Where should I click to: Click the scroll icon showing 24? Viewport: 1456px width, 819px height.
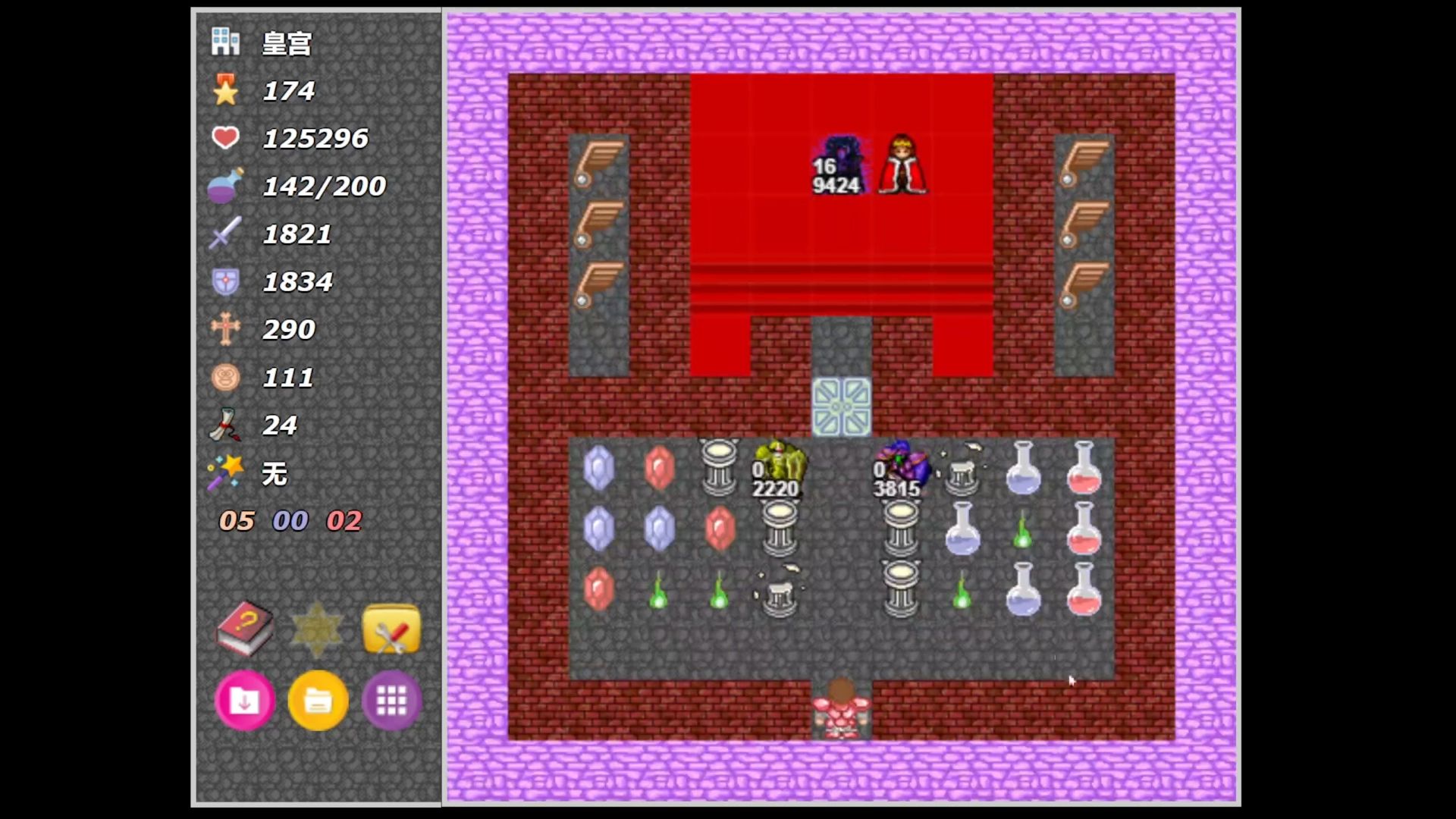coord(227,425)
